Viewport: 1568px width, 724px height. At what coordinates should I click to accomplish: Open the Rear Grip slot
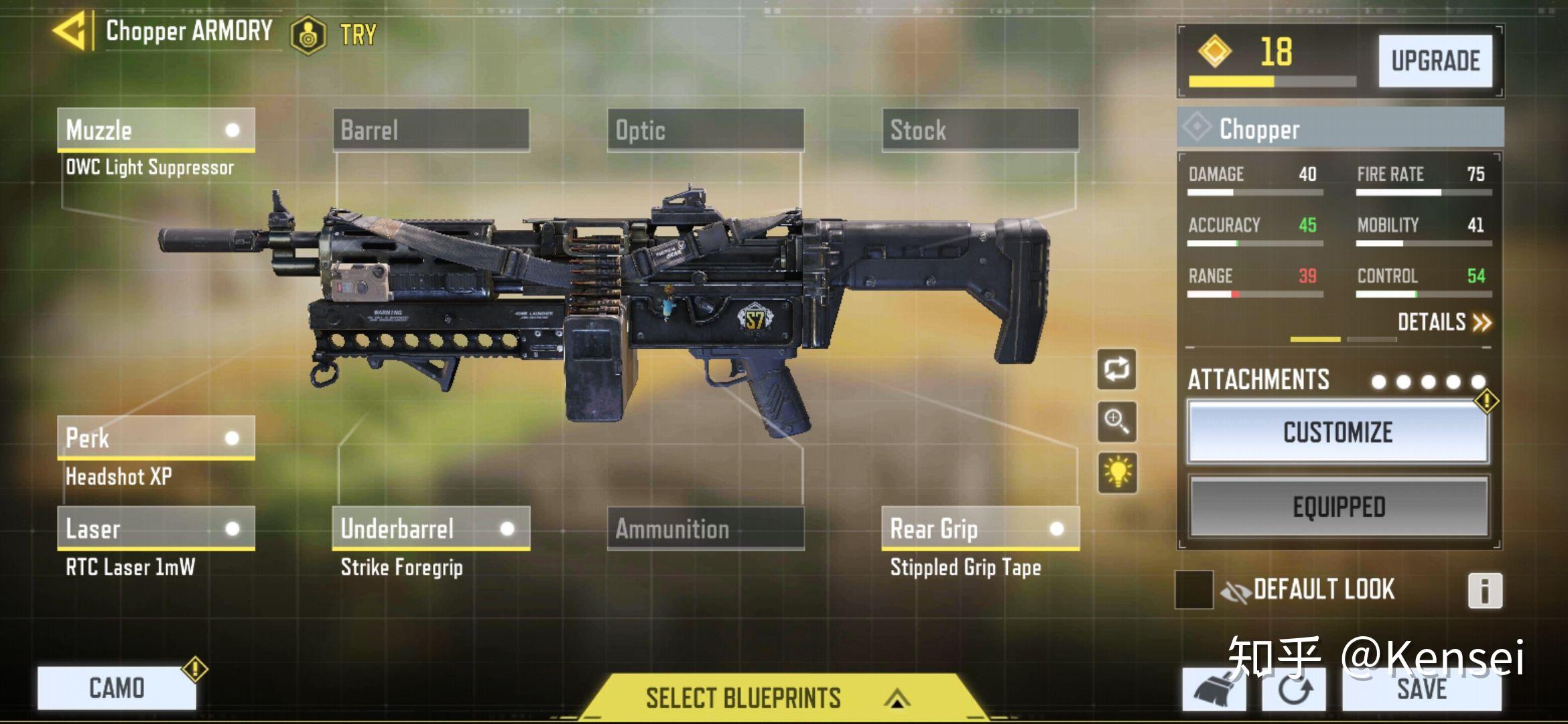980,529
